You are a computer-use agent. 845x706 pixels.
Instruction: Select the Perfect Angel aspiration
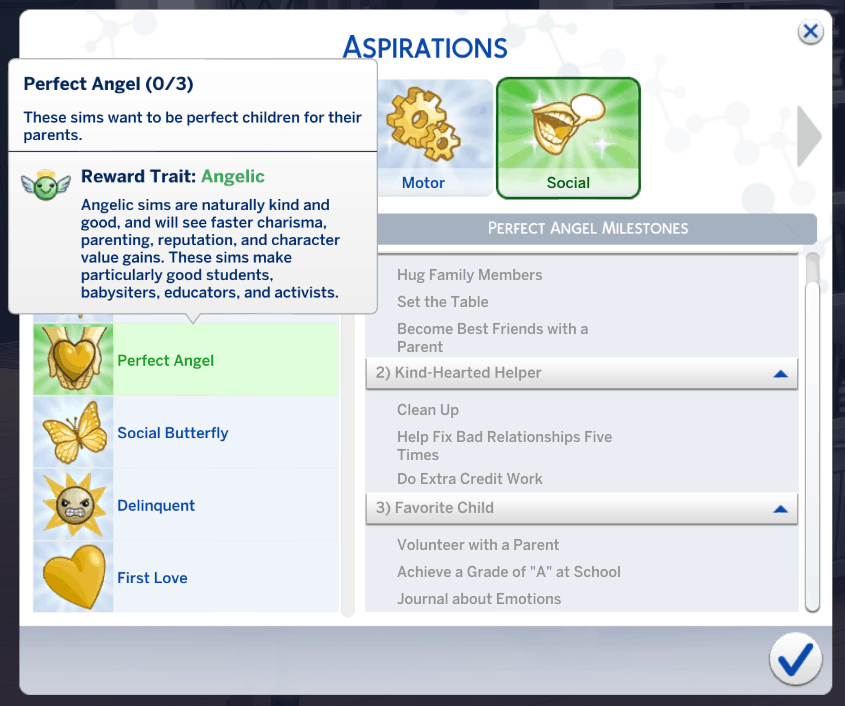(x=186, y=360)
